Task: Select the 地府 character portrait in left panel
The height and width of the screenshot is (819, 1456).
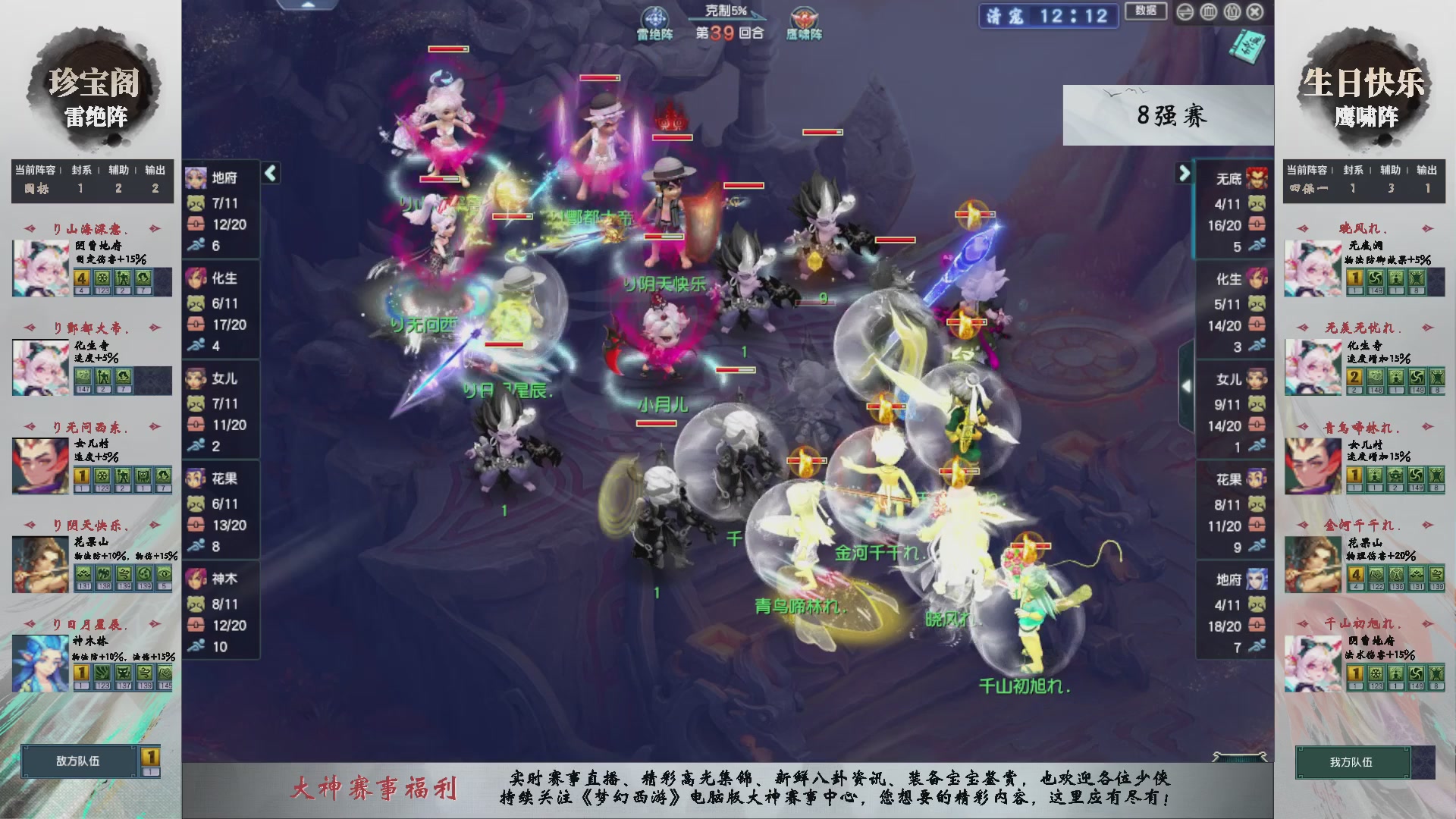Action: pos(196,177)
